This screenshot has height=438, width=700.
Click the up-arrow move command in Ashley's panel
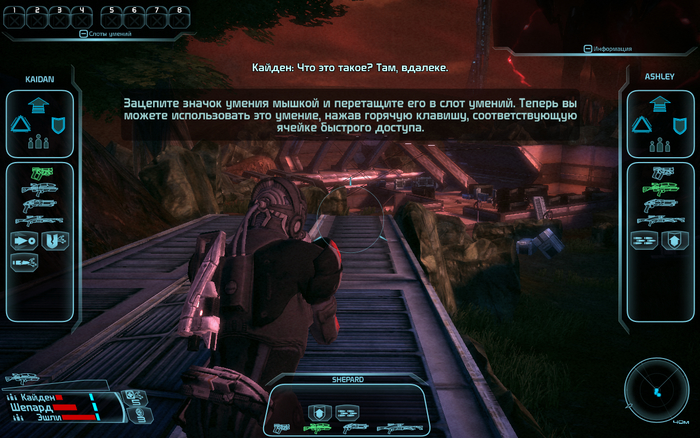click(658, 104)
